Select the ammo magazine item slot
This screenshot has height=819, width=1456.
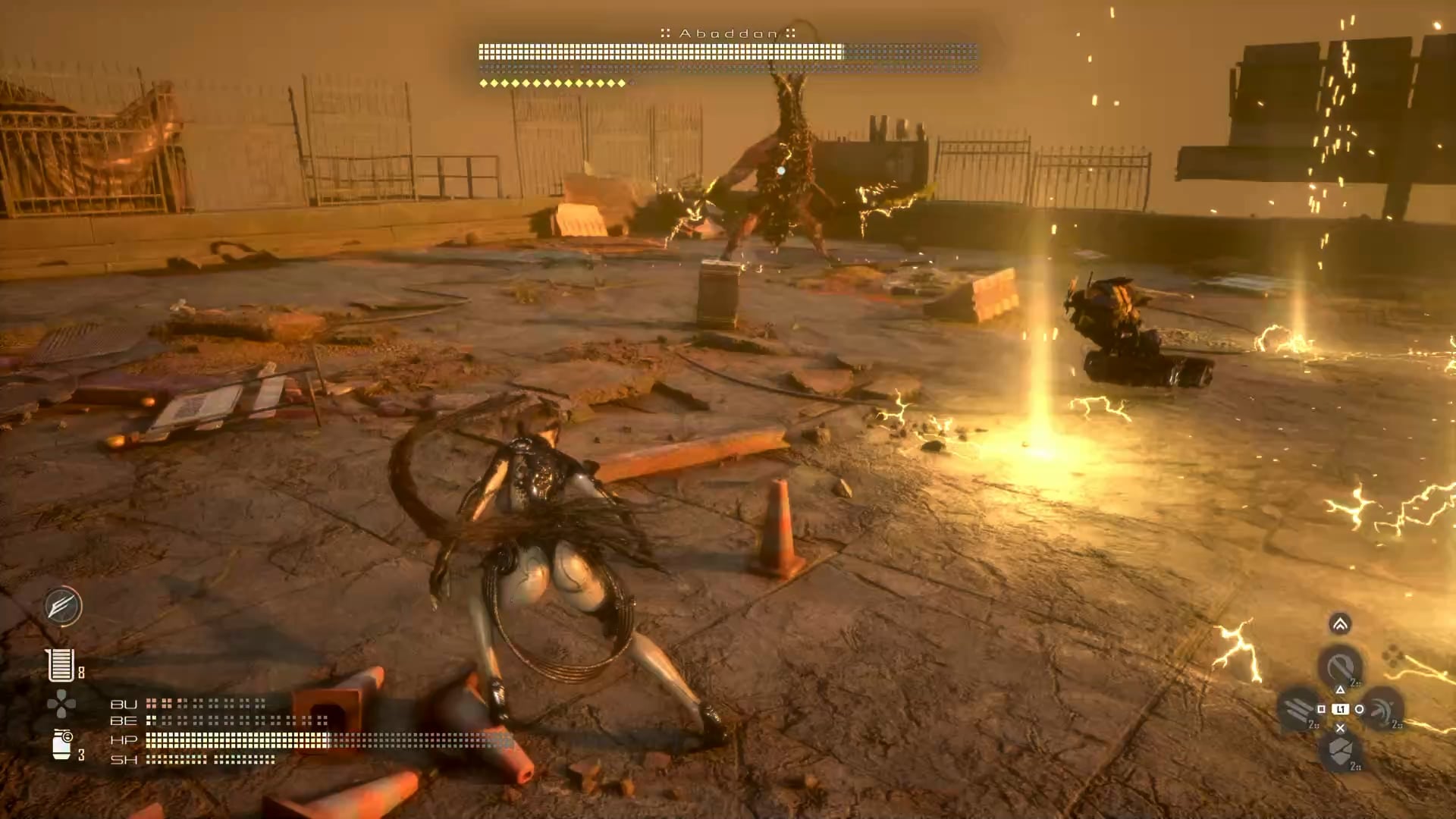point(61,665)
